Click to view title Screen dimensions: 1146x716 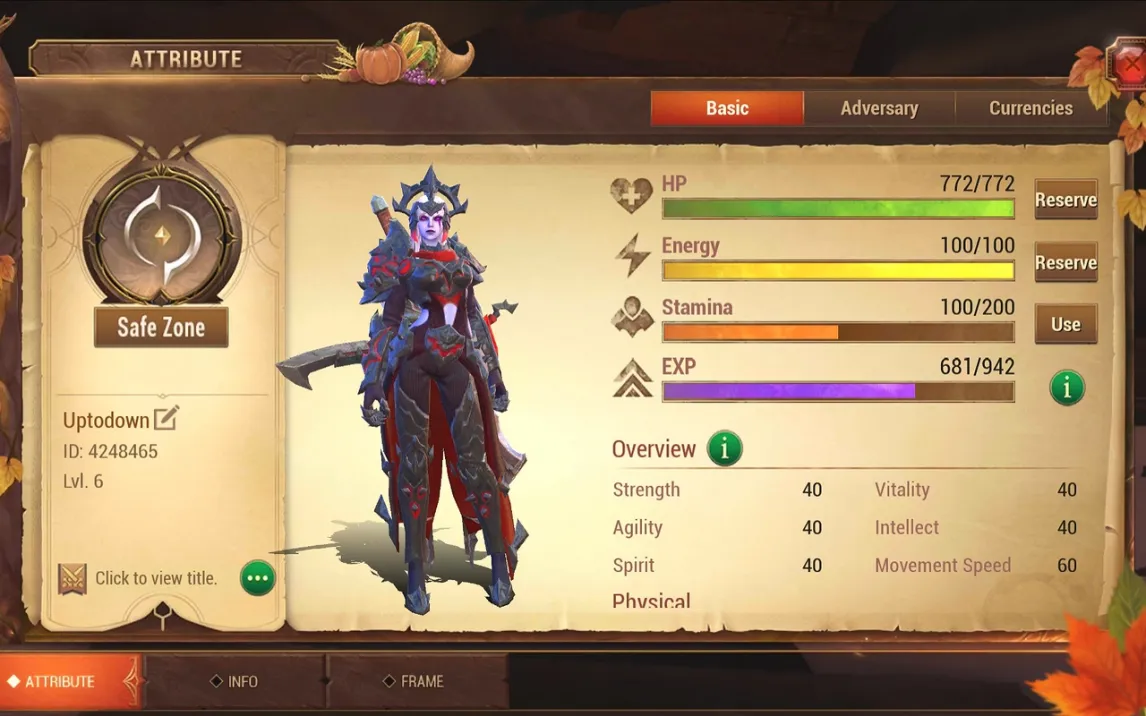[155, 578]
